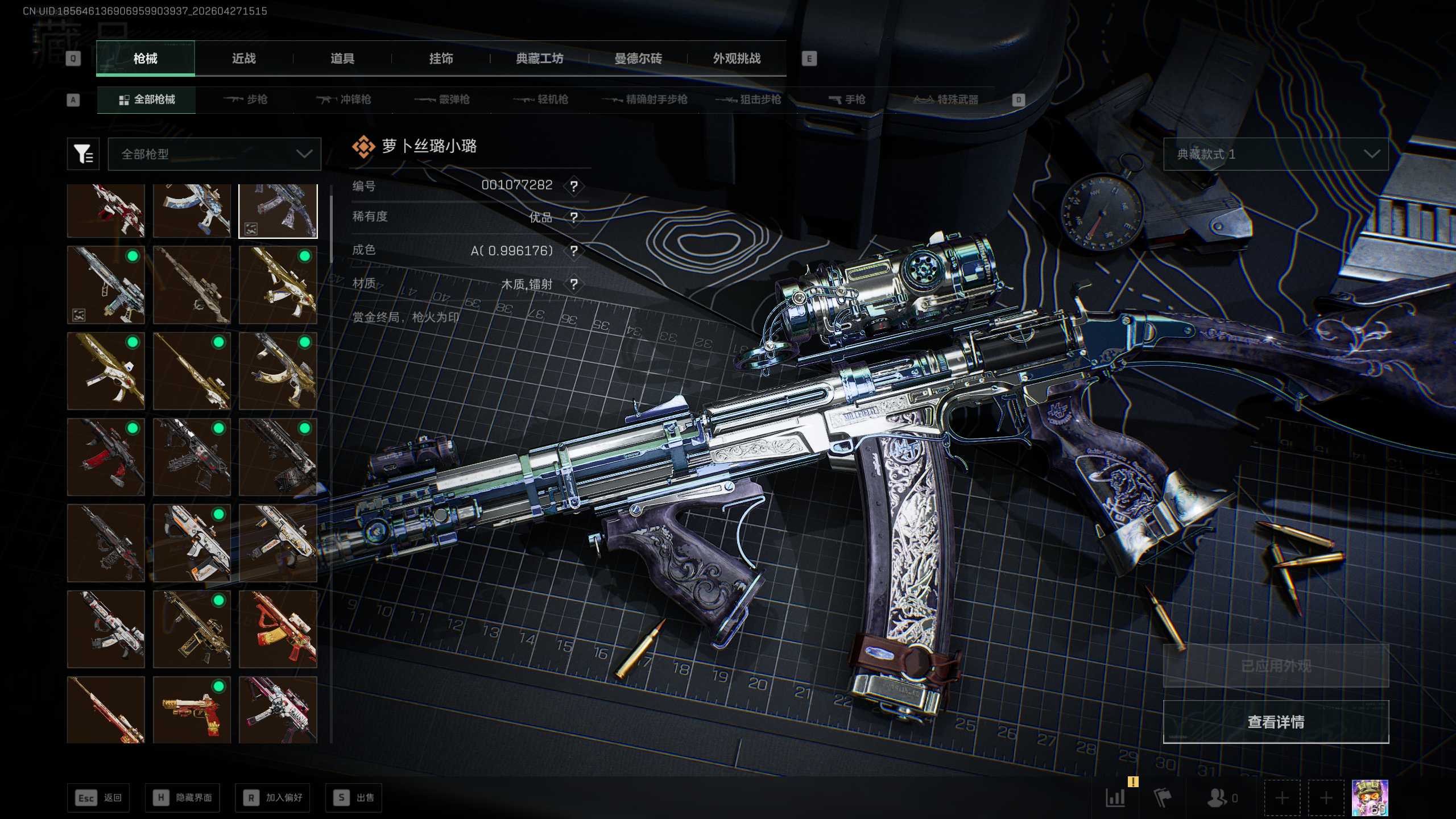Click the help icon next to 成色
Screen dimensions: 1456x819
click(x=574, y=251)
